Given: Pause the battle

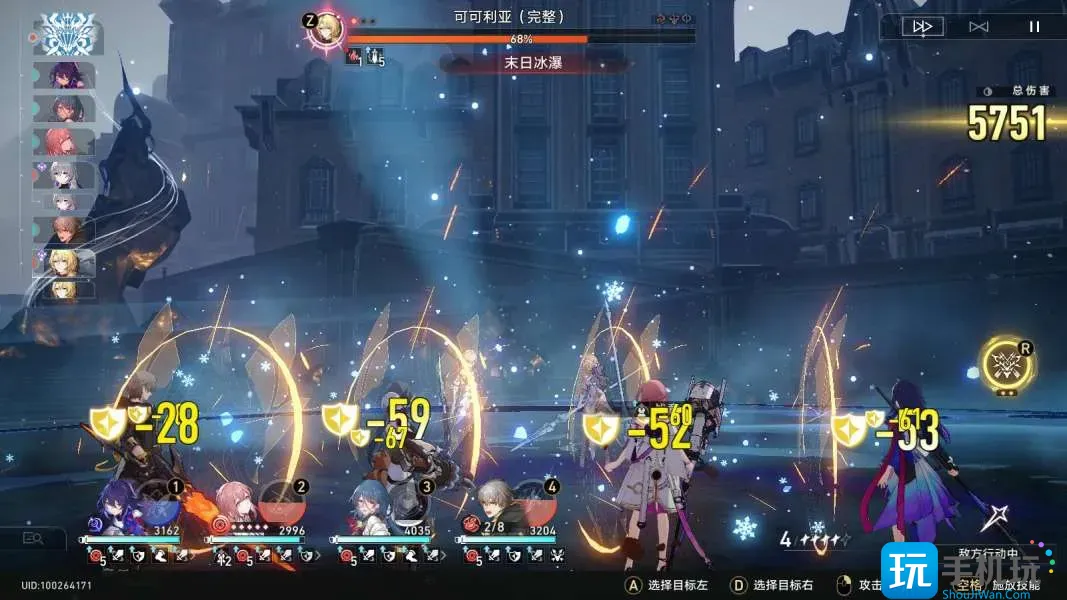Looking at the screenshot, I should 1034,27.
